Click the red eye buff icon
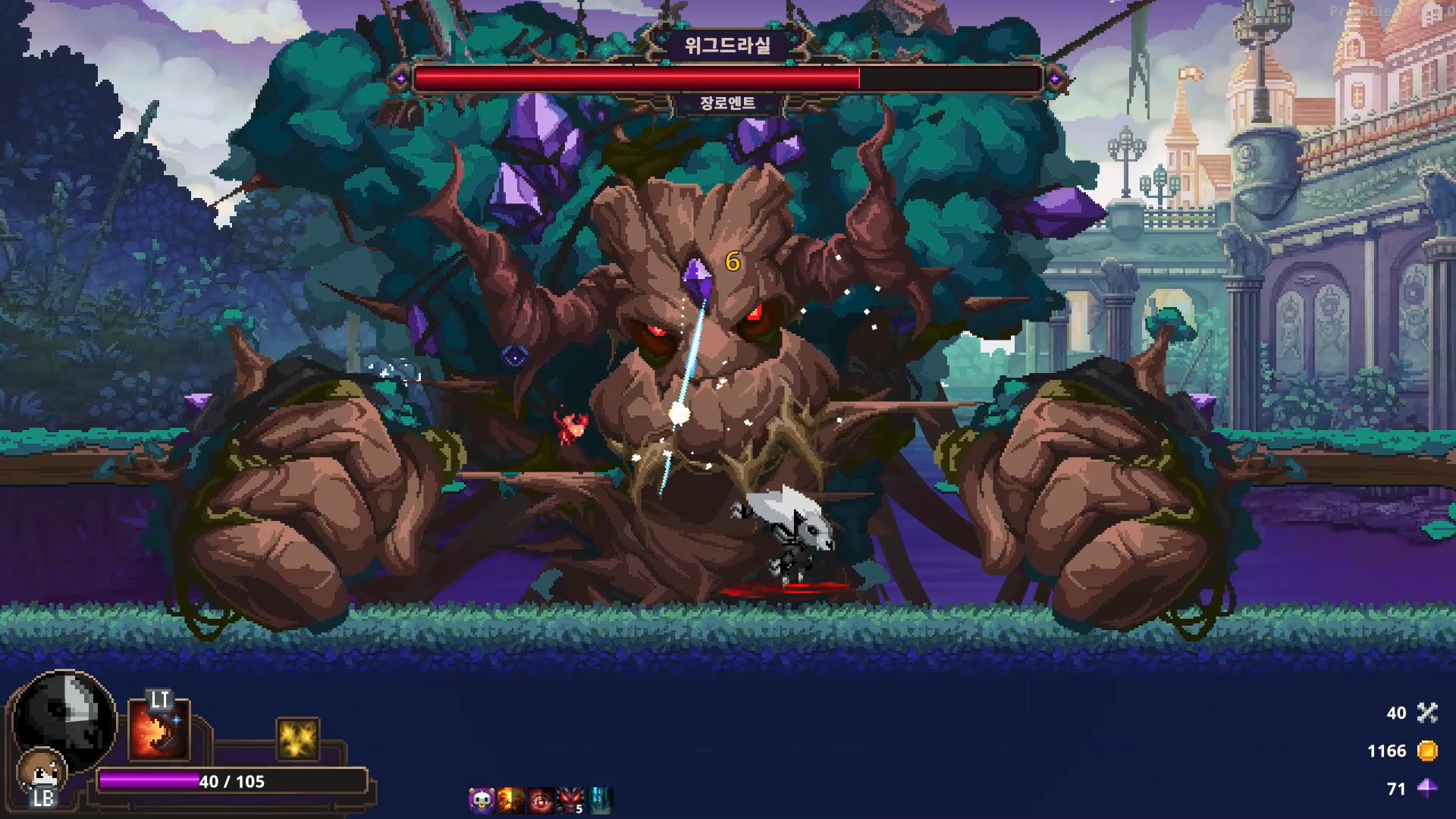 (541, 800)
